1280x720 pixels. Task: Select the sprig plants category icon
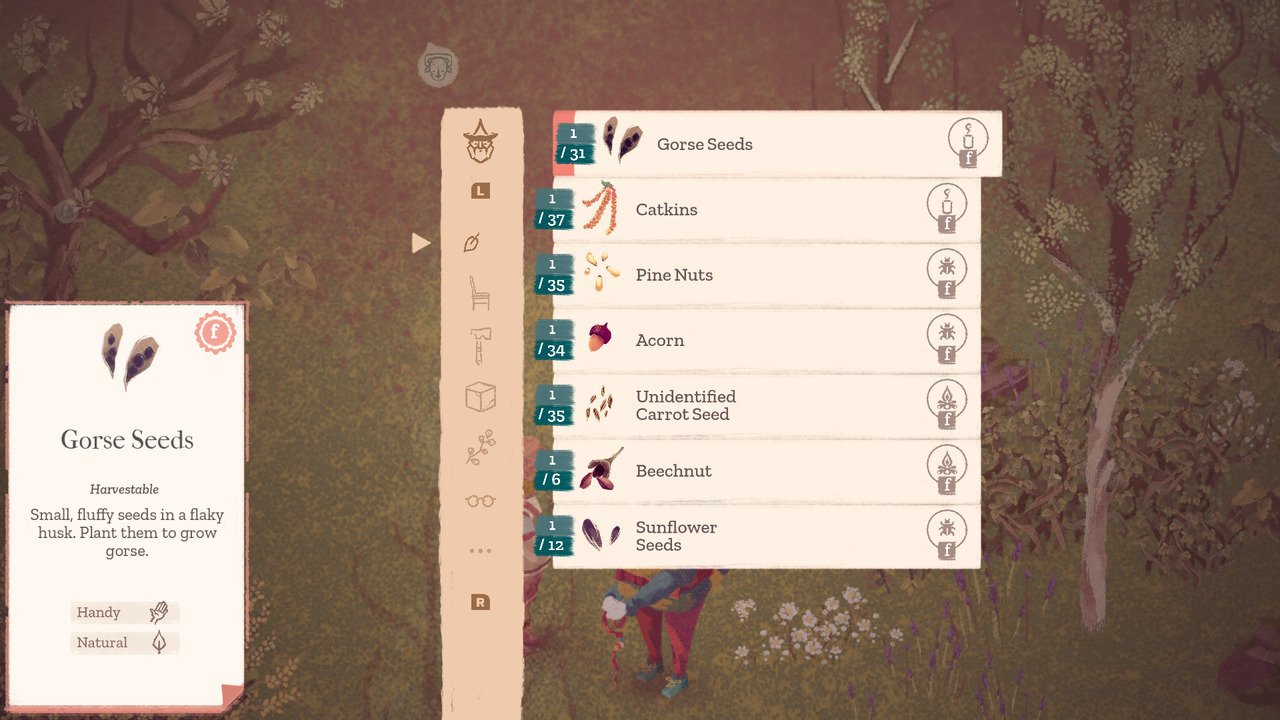tap(480, 448)
